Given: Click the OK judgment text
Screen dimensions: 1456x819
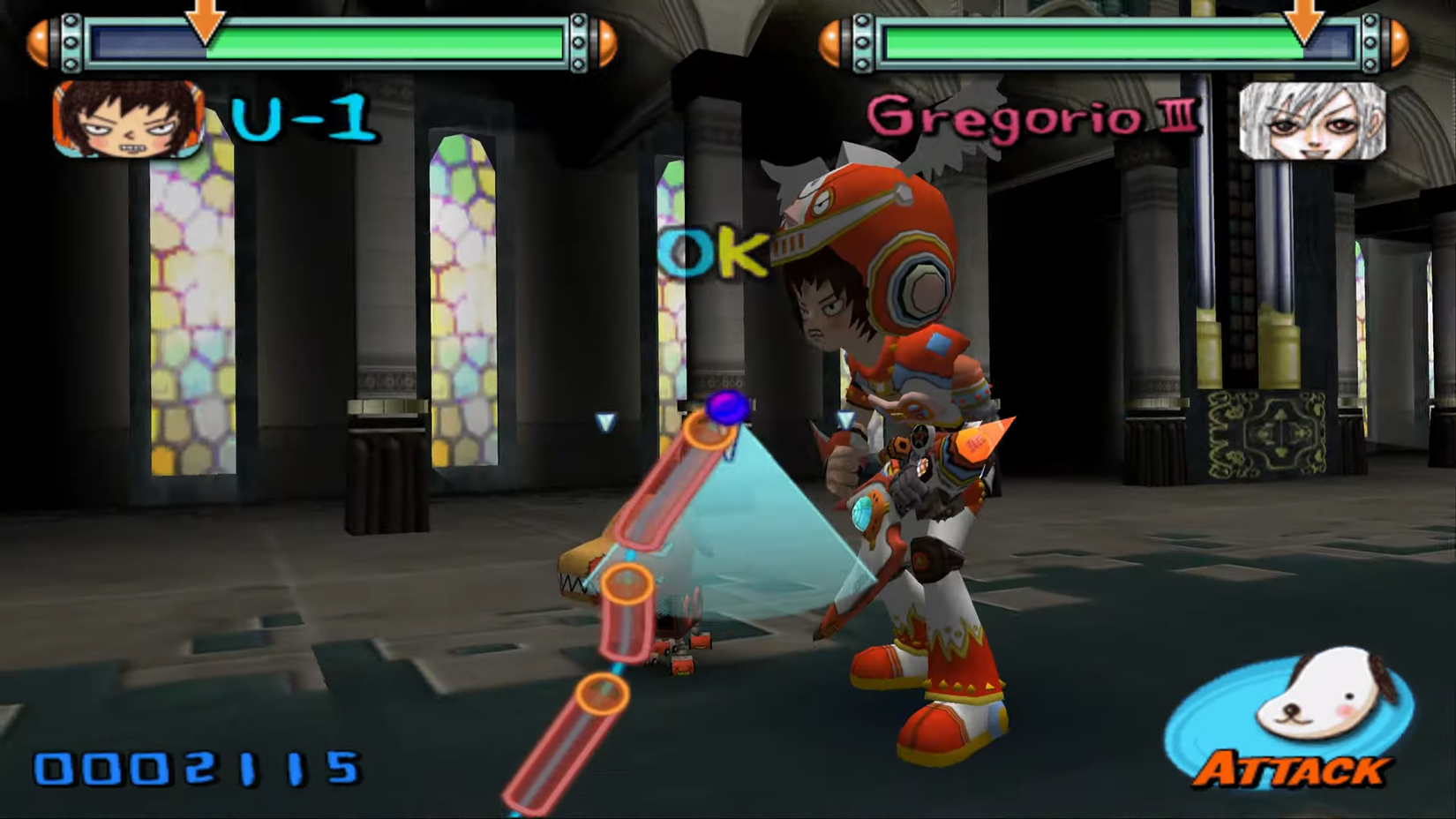Looking at the screenshot, I should 711,253.
